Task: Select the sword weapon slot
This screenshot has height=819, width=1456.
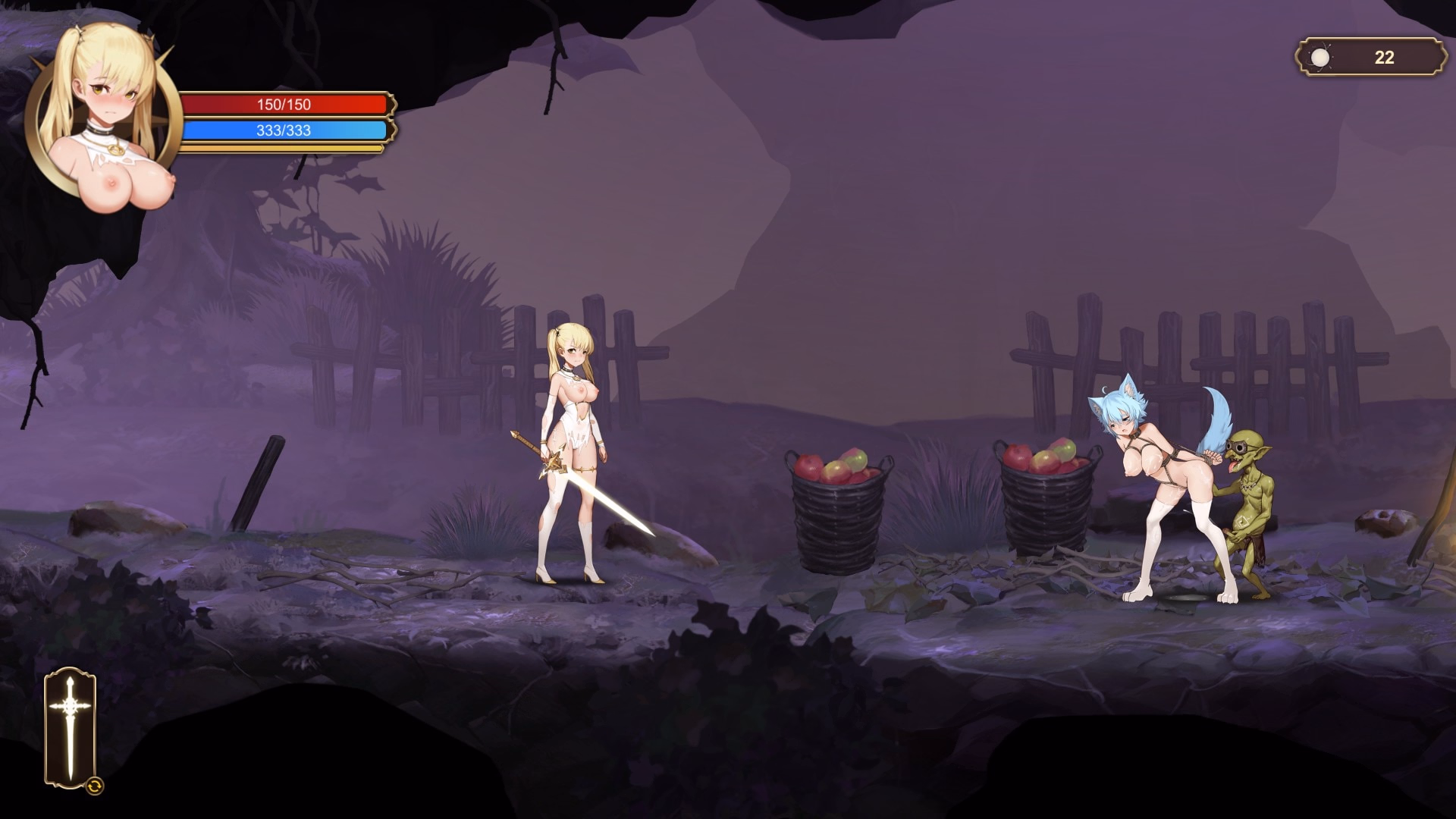Action: 70,726
